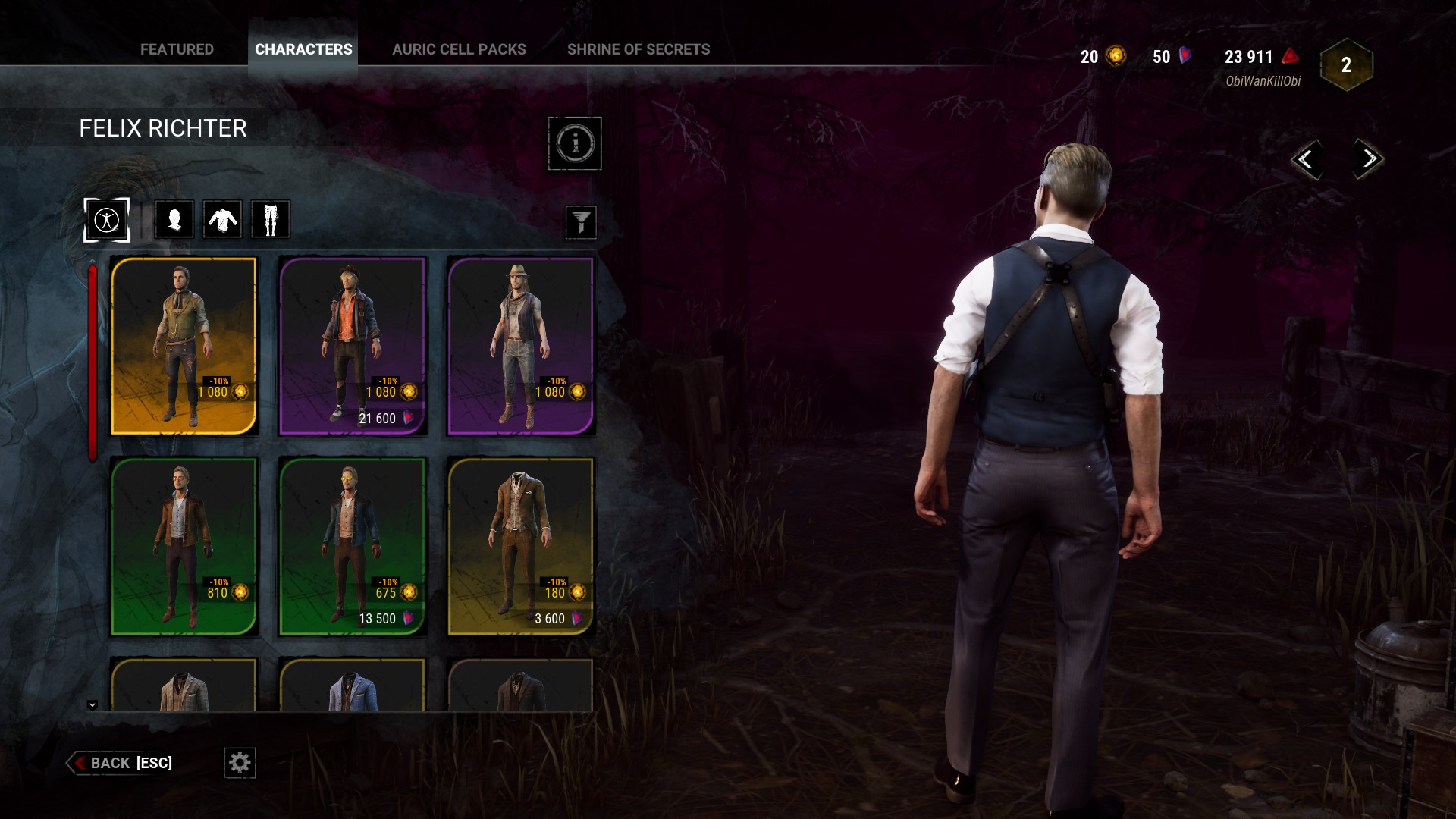This screenshot has width=1456, height=819.
Task: Go to previous character with left arrow
Action: coord(1308,160)
